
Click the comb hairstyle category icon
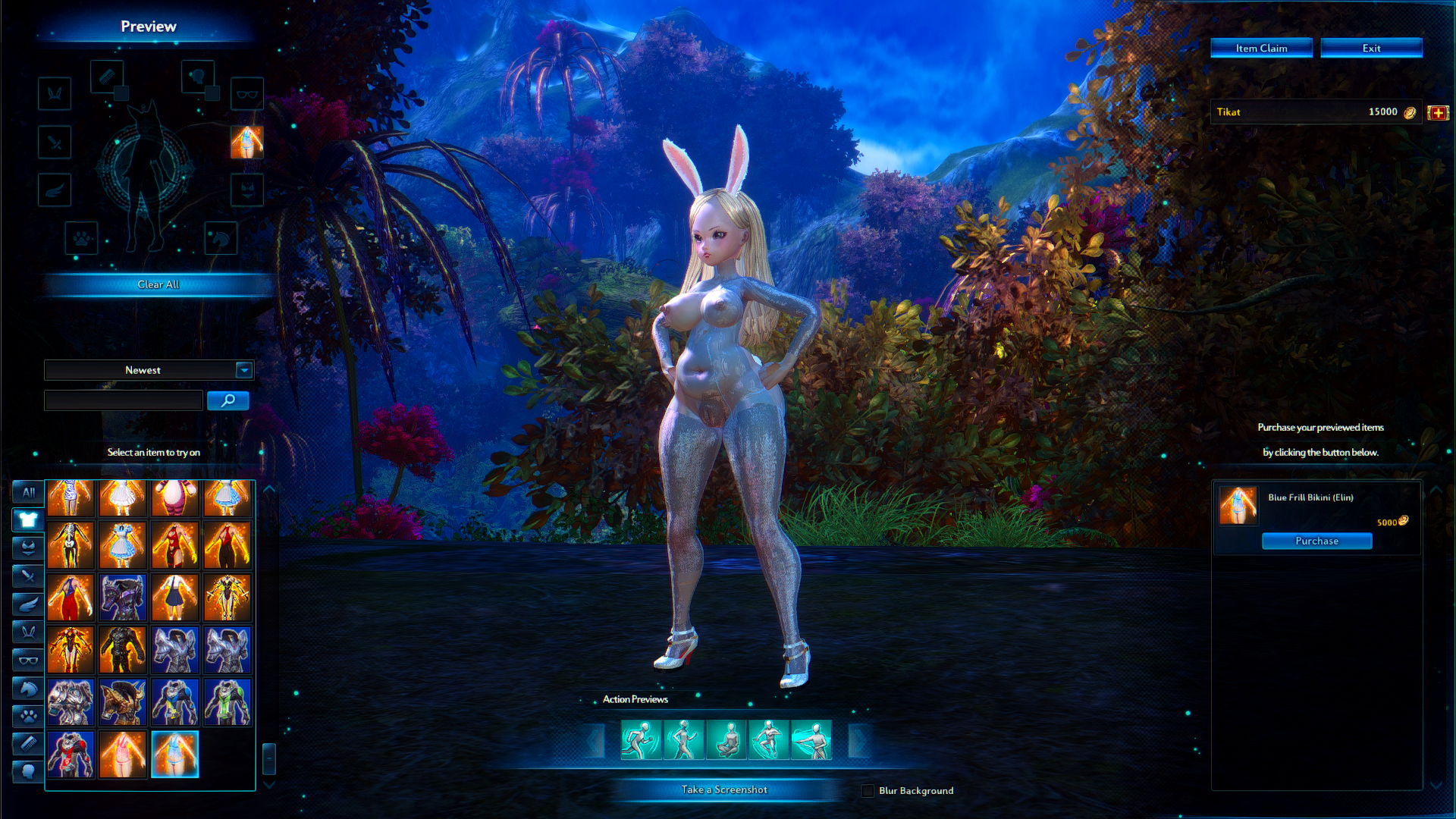click(27, 744)
